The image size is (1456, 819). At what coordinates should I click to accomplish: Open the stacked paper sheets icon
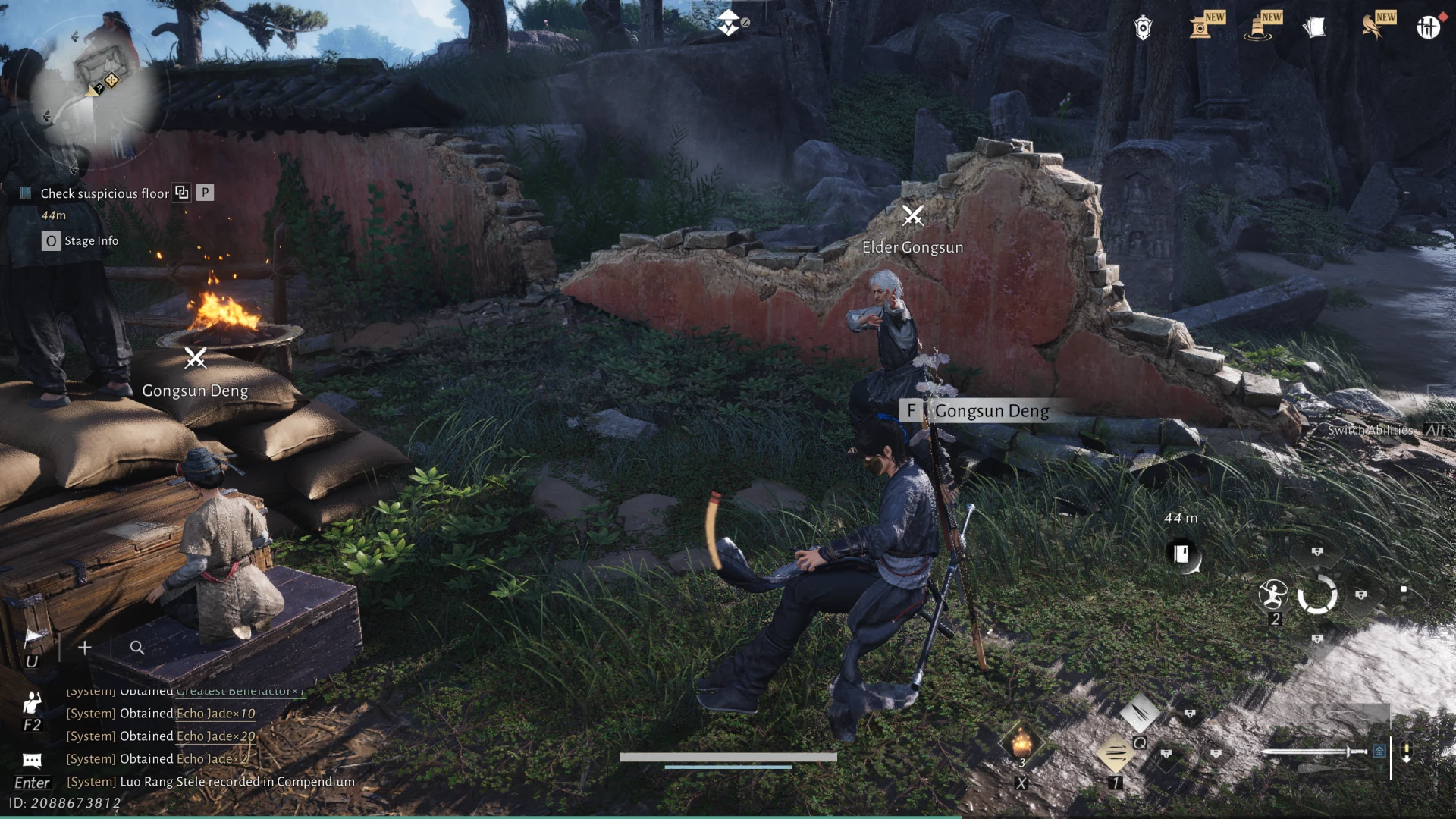coord(1314,28)
